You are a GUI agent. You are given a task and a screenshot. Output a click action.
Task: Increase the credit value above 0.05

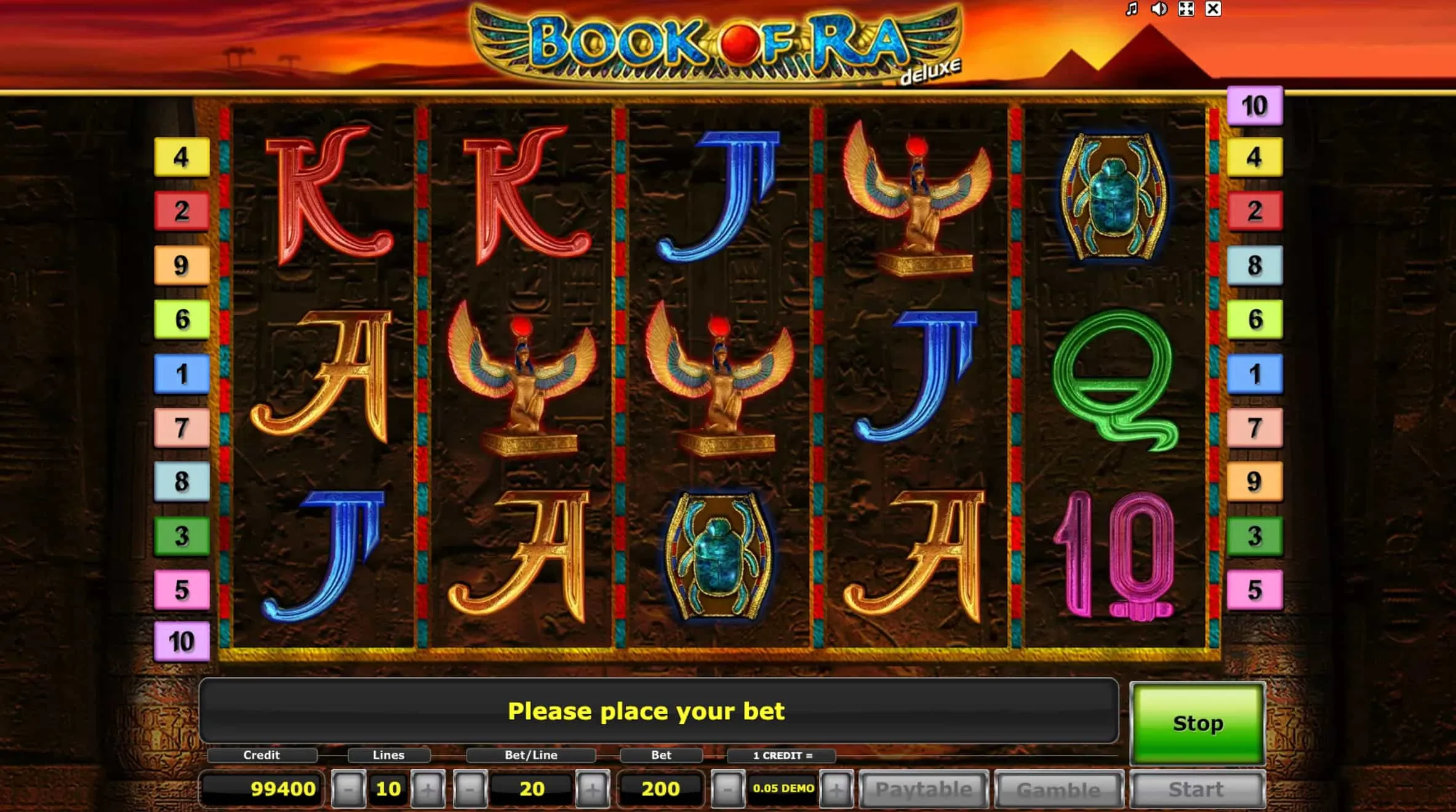(x=837, y=789)
